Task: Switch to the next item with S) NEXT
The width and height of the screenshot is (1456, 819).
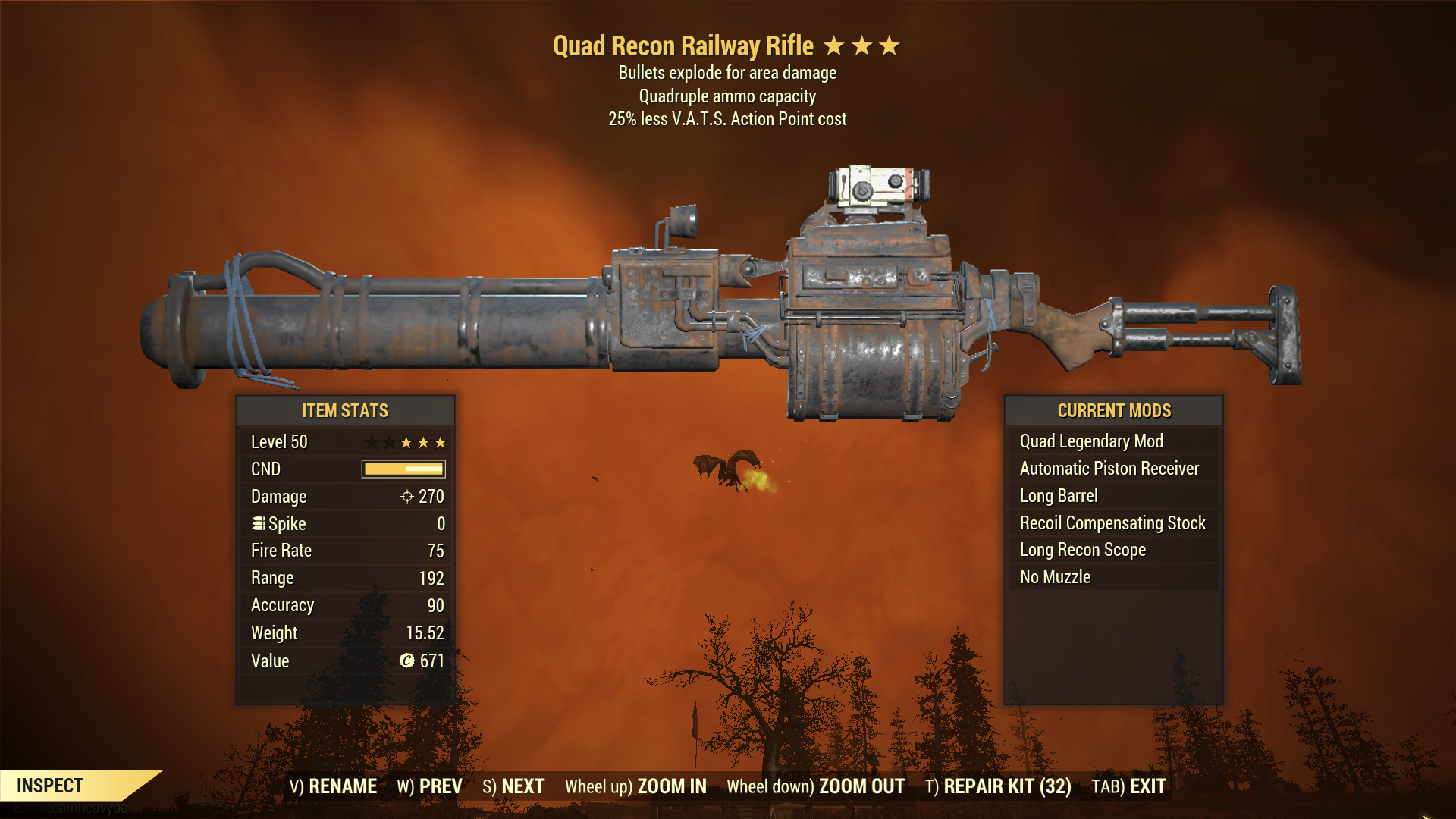Action: tap(514, 786)
